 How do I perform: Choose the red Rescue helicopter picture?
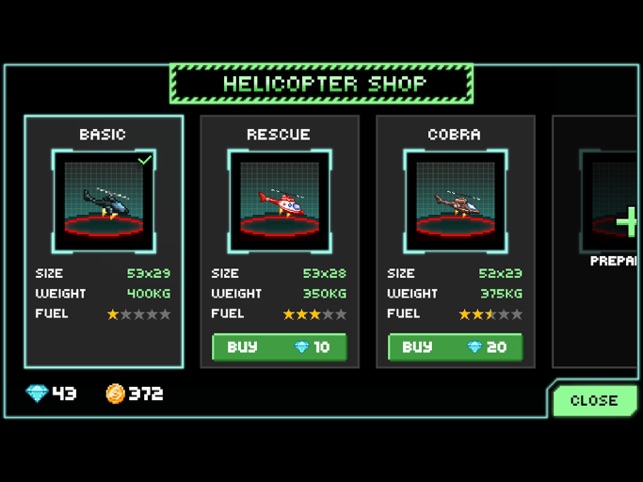[279, 201]
